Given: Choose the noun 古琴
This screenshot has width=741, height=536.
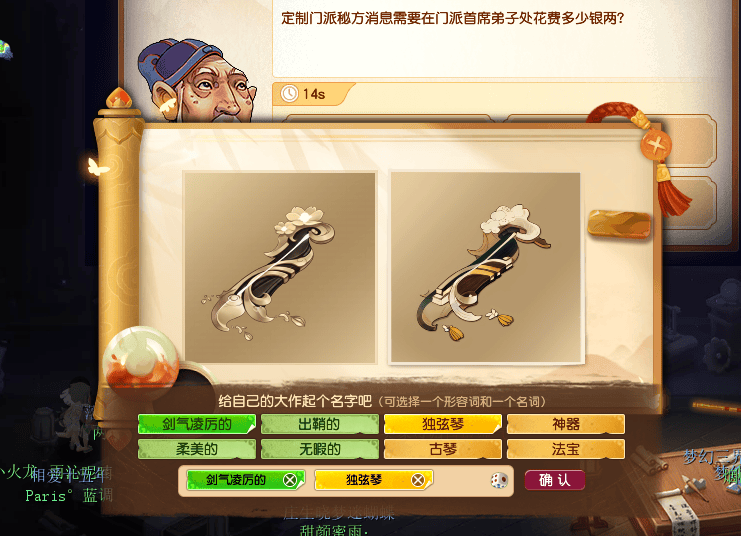Looking at the screenshot, I should point(443,449).
